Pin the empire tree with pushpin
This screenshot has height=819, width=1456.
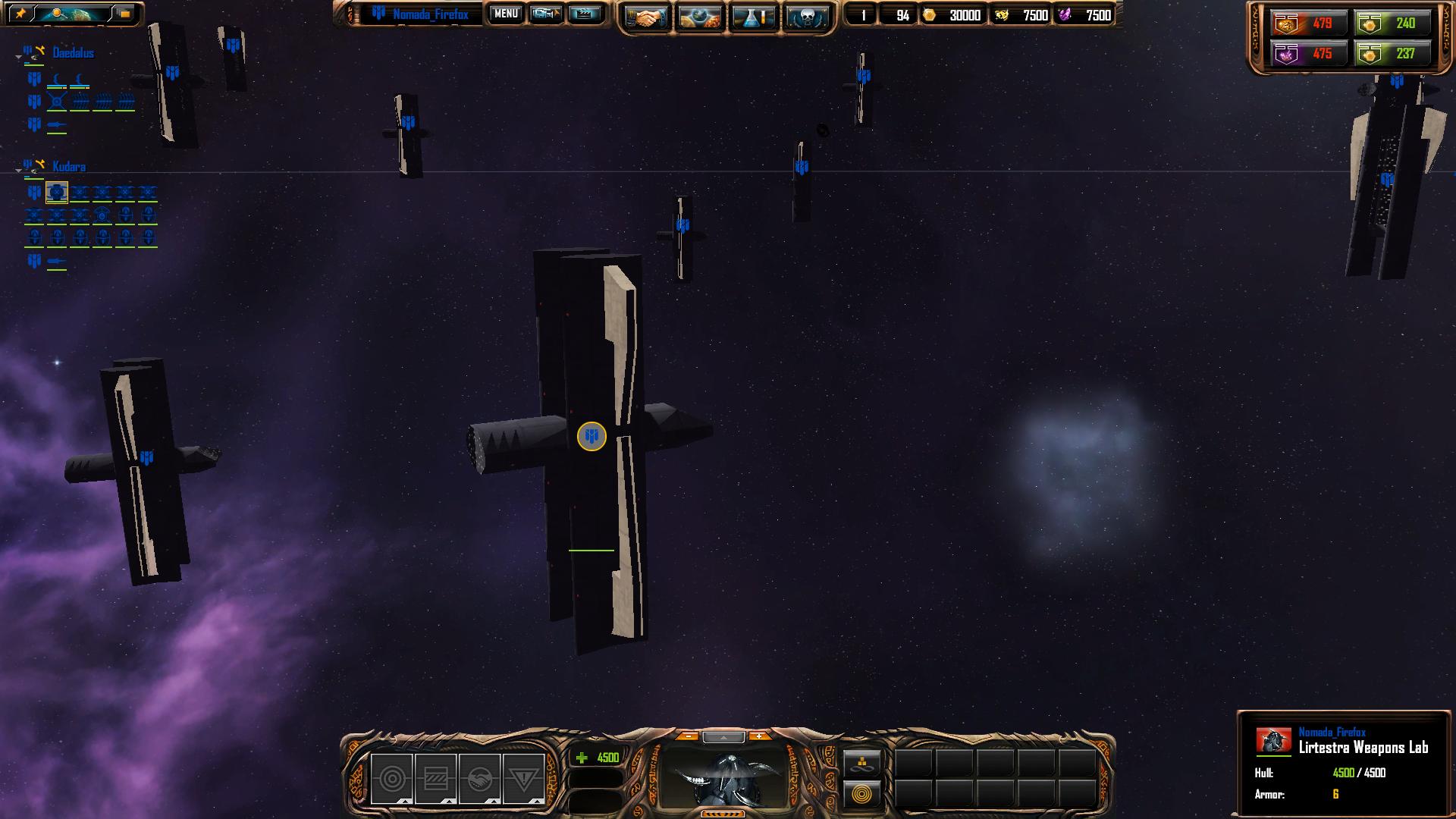point(20,14)
